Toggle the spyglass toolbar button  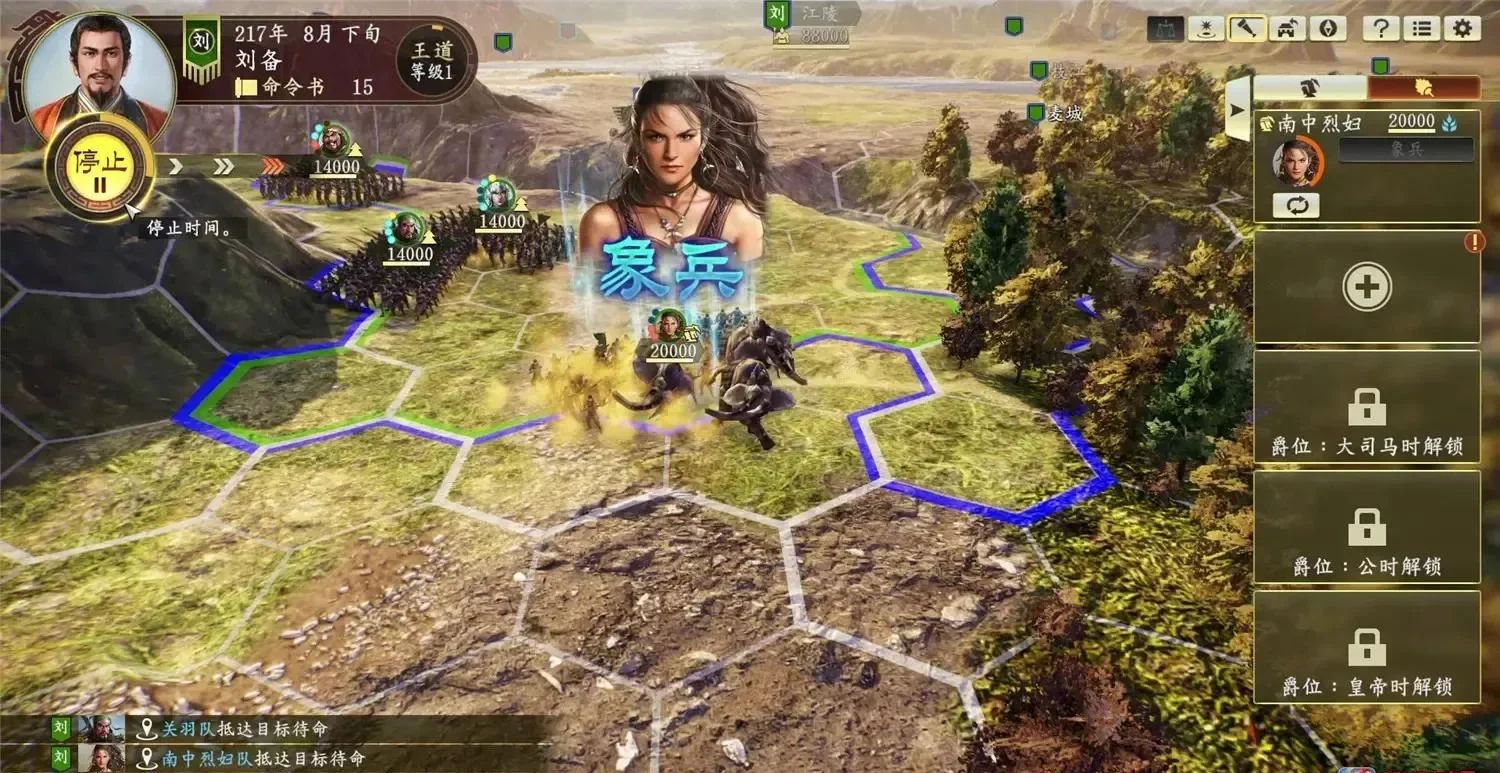tap(1247, 28)
